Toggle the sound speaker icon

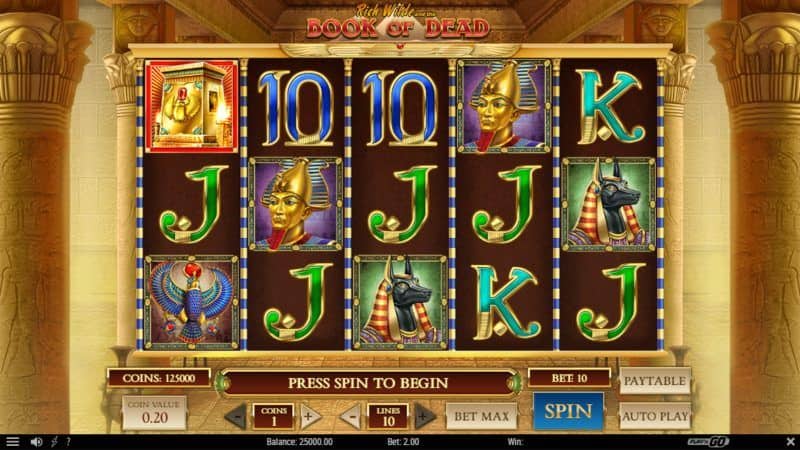click(36, 442)
